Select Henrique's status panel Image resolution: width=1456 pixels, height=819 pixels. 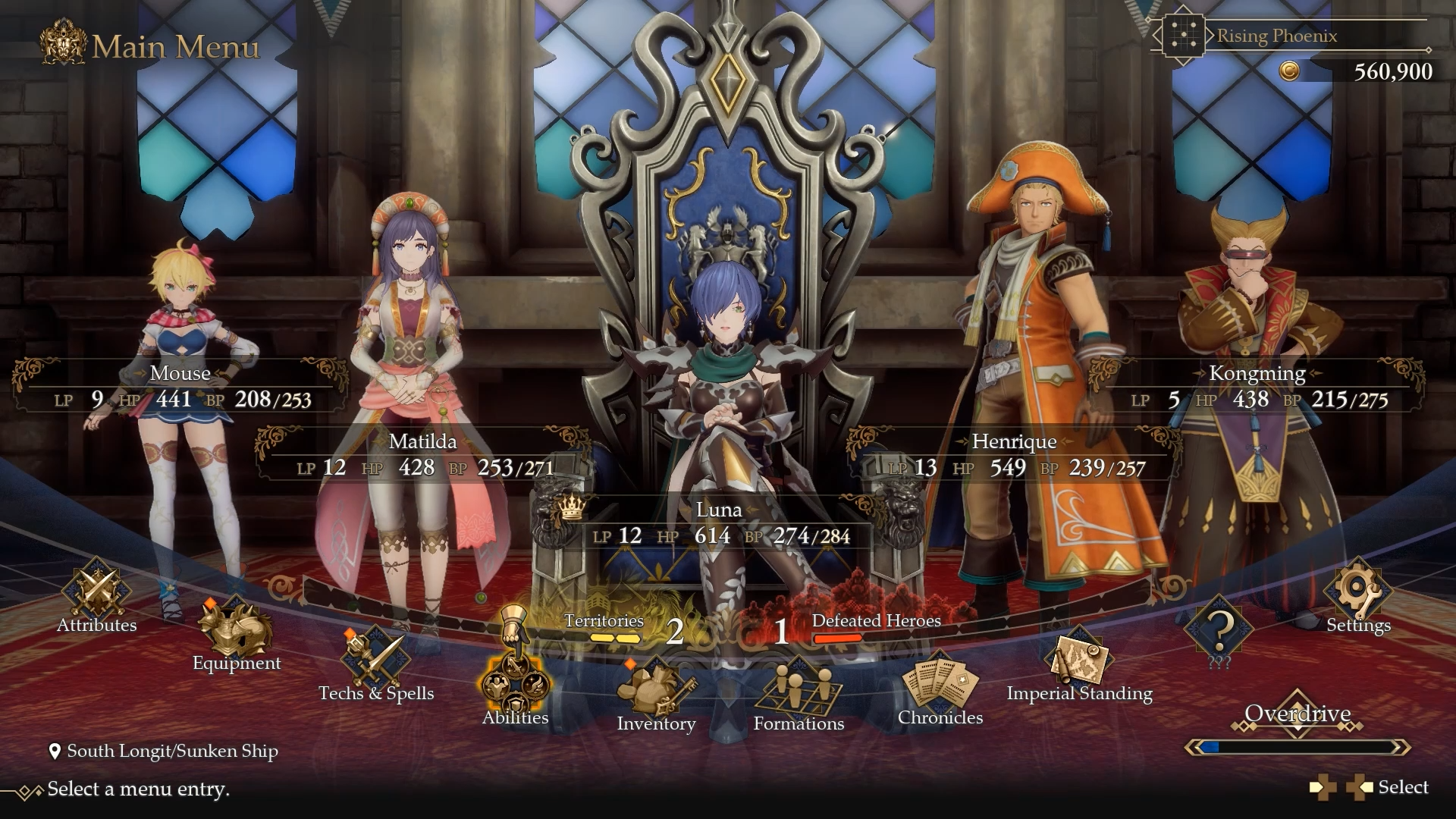[1014, 456]
